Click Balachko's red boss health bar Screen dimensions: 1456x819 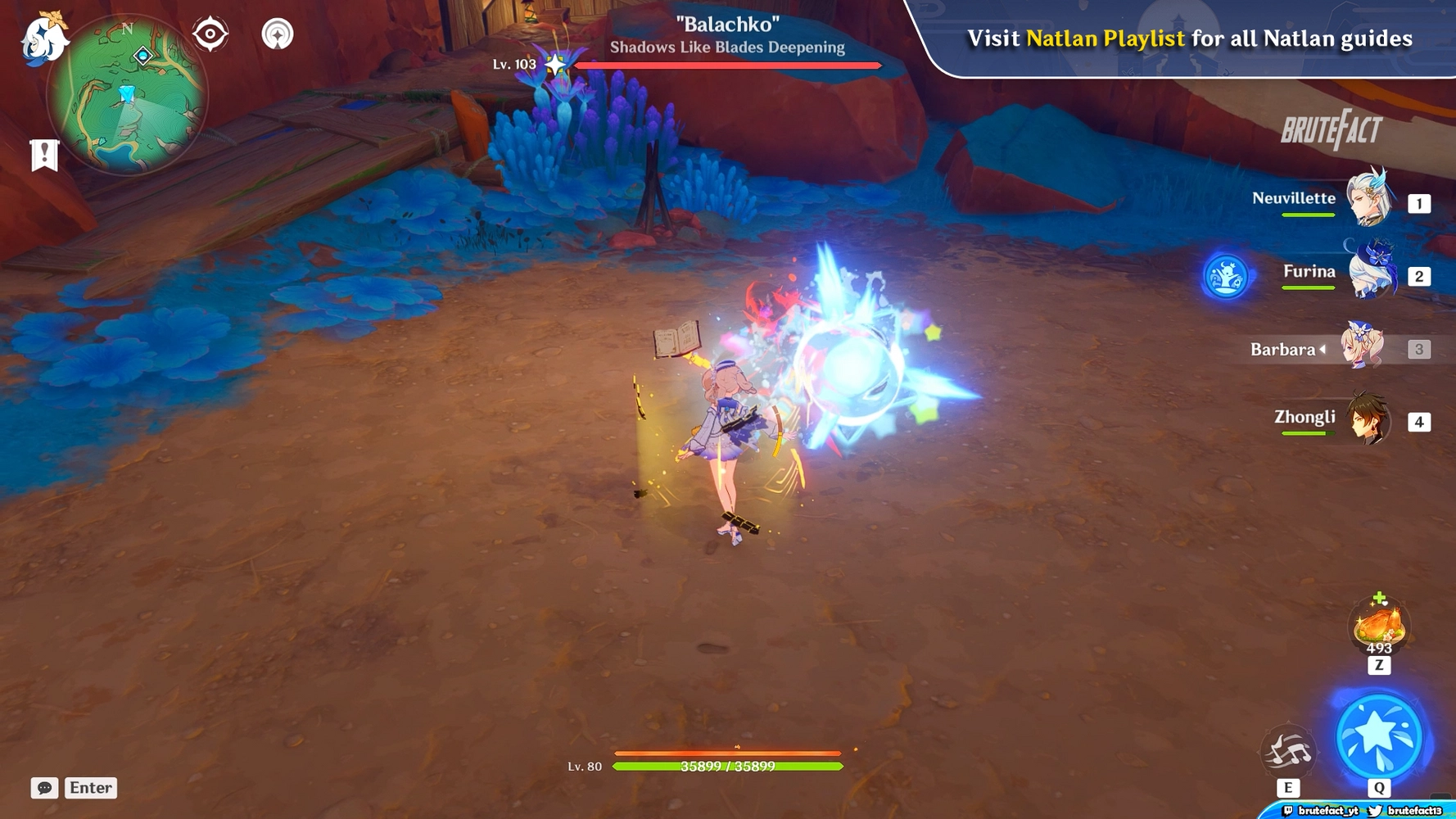coord(726,65)
